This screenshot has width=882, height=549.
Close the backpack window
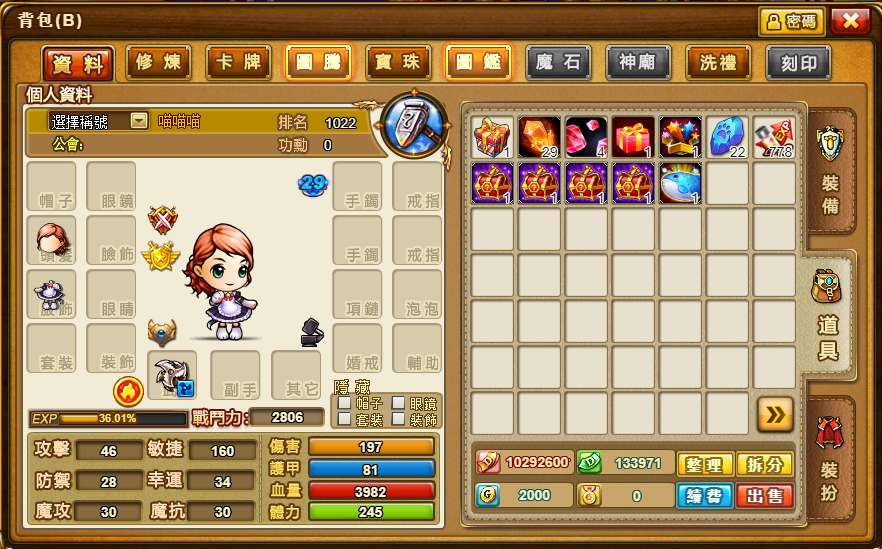click(x=849, y=21)
